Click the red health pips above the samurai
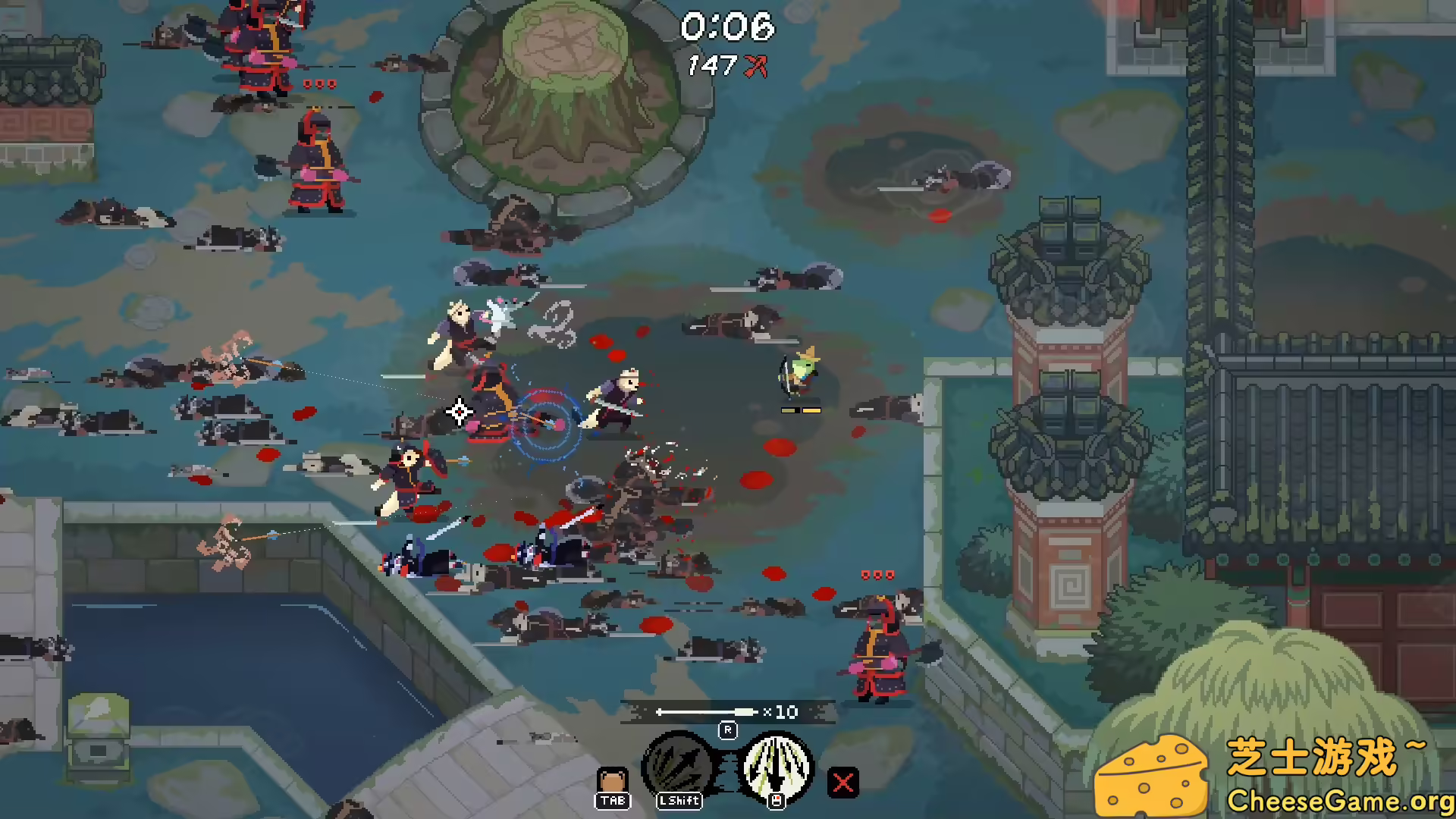Screen dimensions: 1456x819 [878, 574]
